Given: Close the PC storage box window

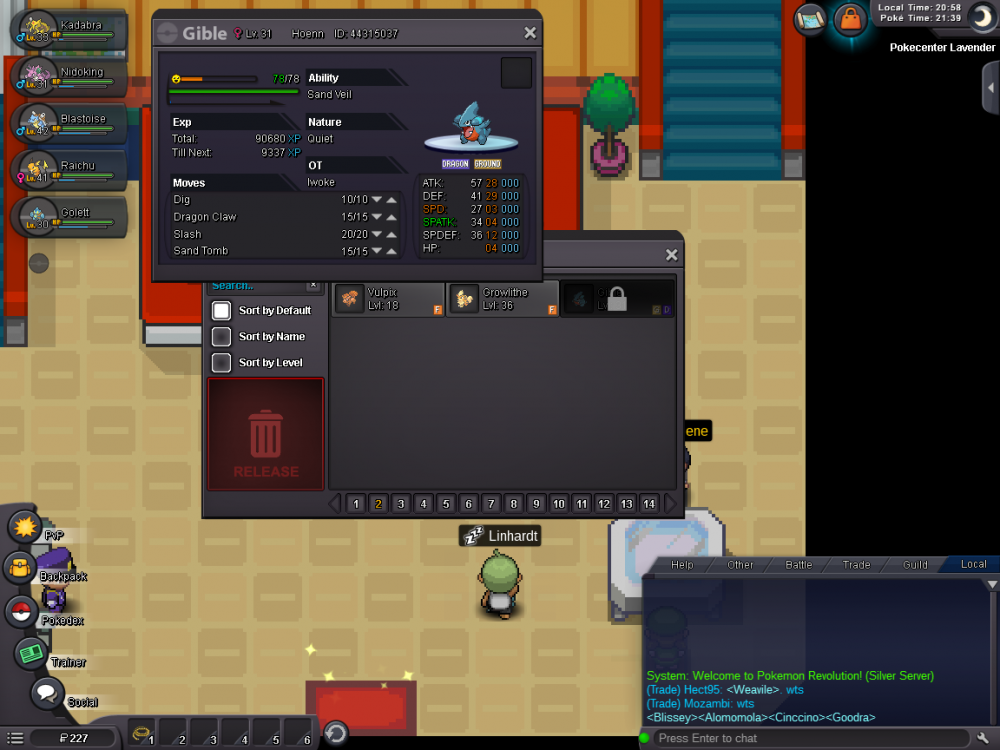Looking at the screenshot, I should (x=672, y=255).
